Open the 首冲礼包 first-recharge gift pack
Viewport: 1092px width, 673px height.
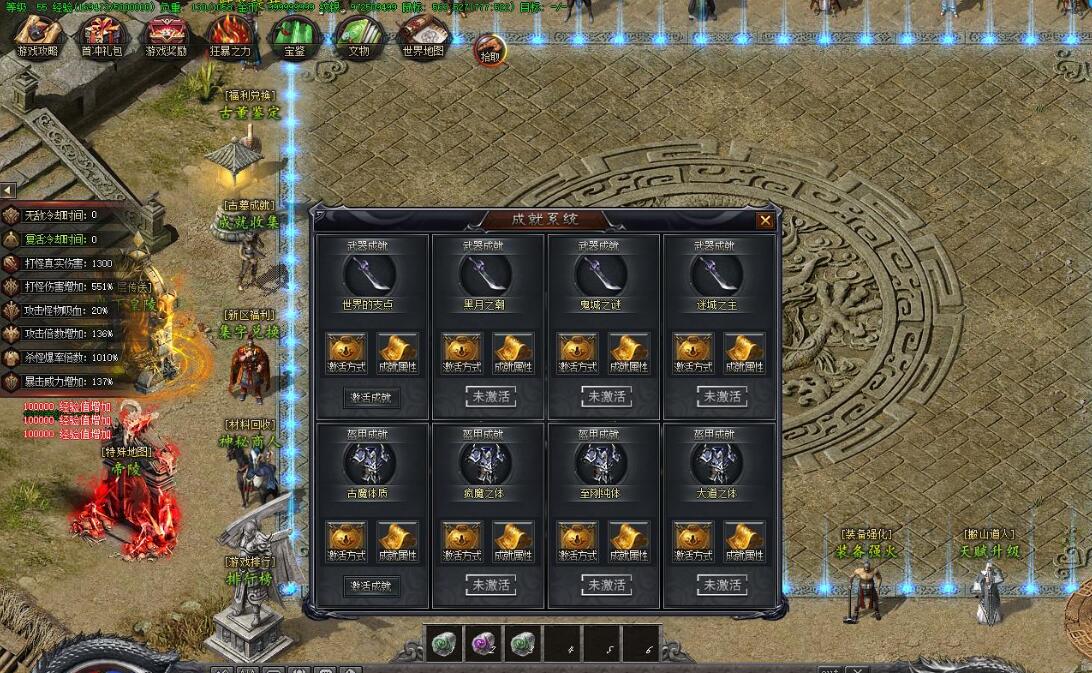click(x=100, y=36)
